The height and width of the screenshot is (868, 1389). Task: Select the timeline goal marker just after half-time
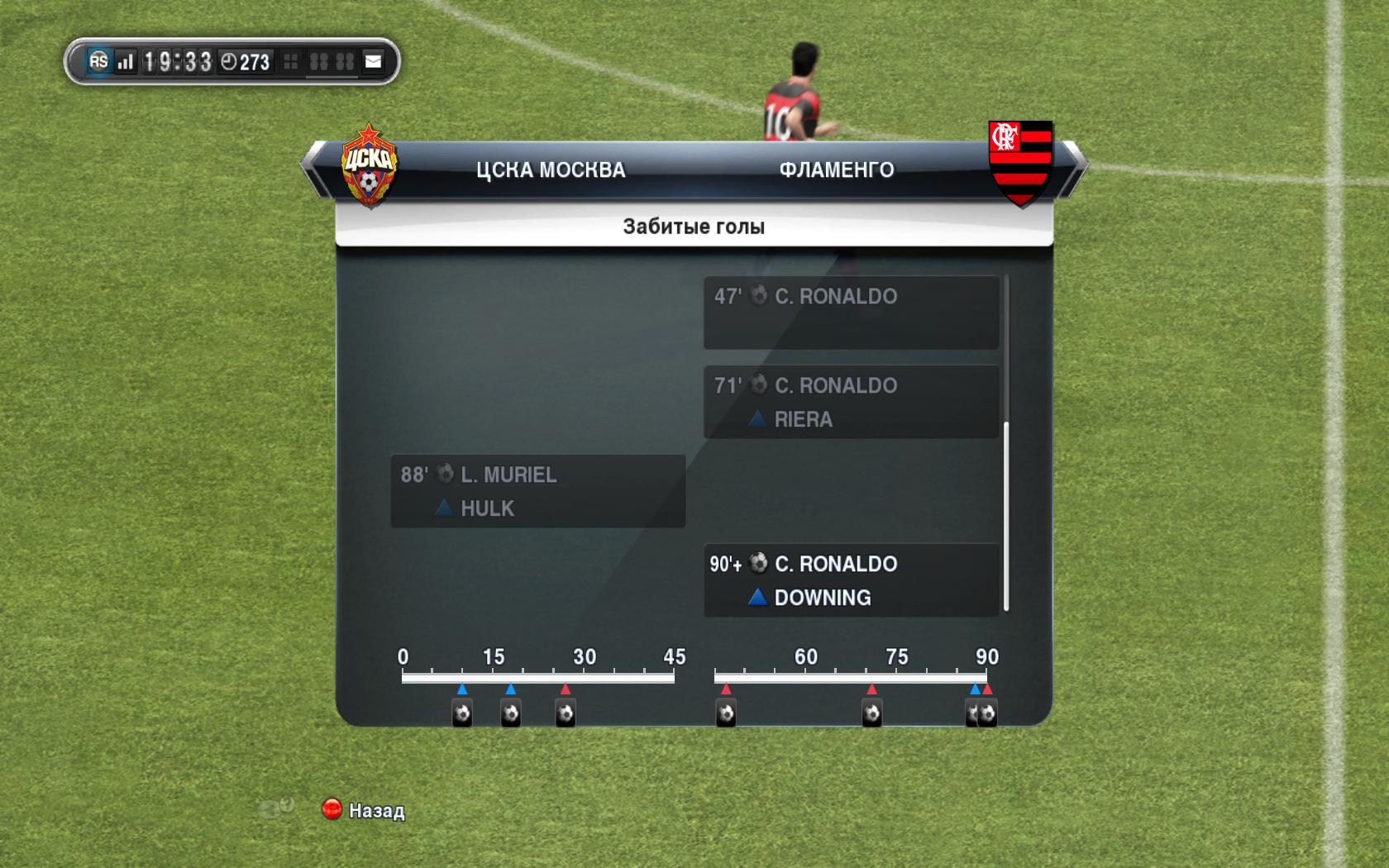[x=726, y=713]
